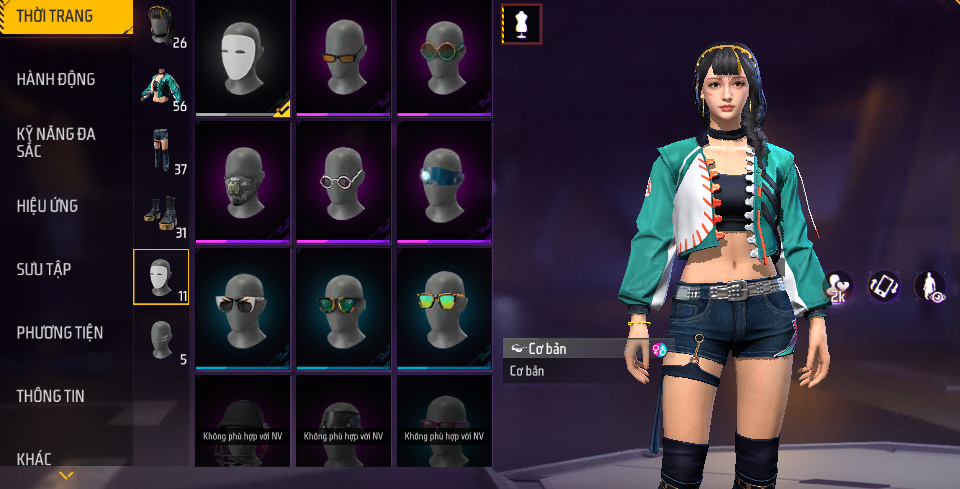
Task: Click the mannequin outfit icon
Action: pos(521,24)
